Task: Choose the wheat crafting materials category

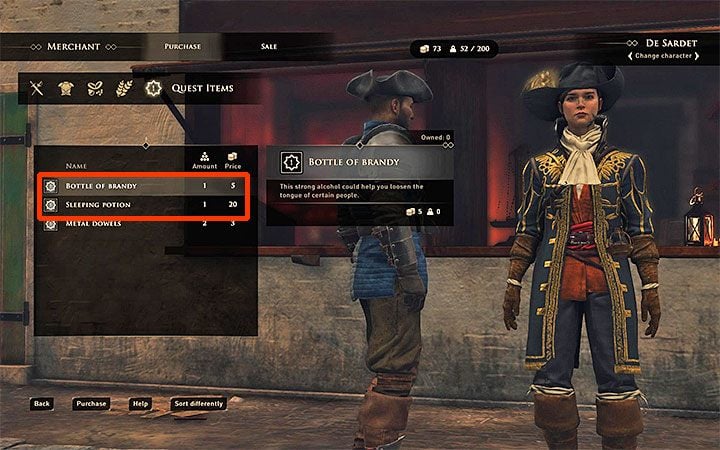Action: pos(125,89)
